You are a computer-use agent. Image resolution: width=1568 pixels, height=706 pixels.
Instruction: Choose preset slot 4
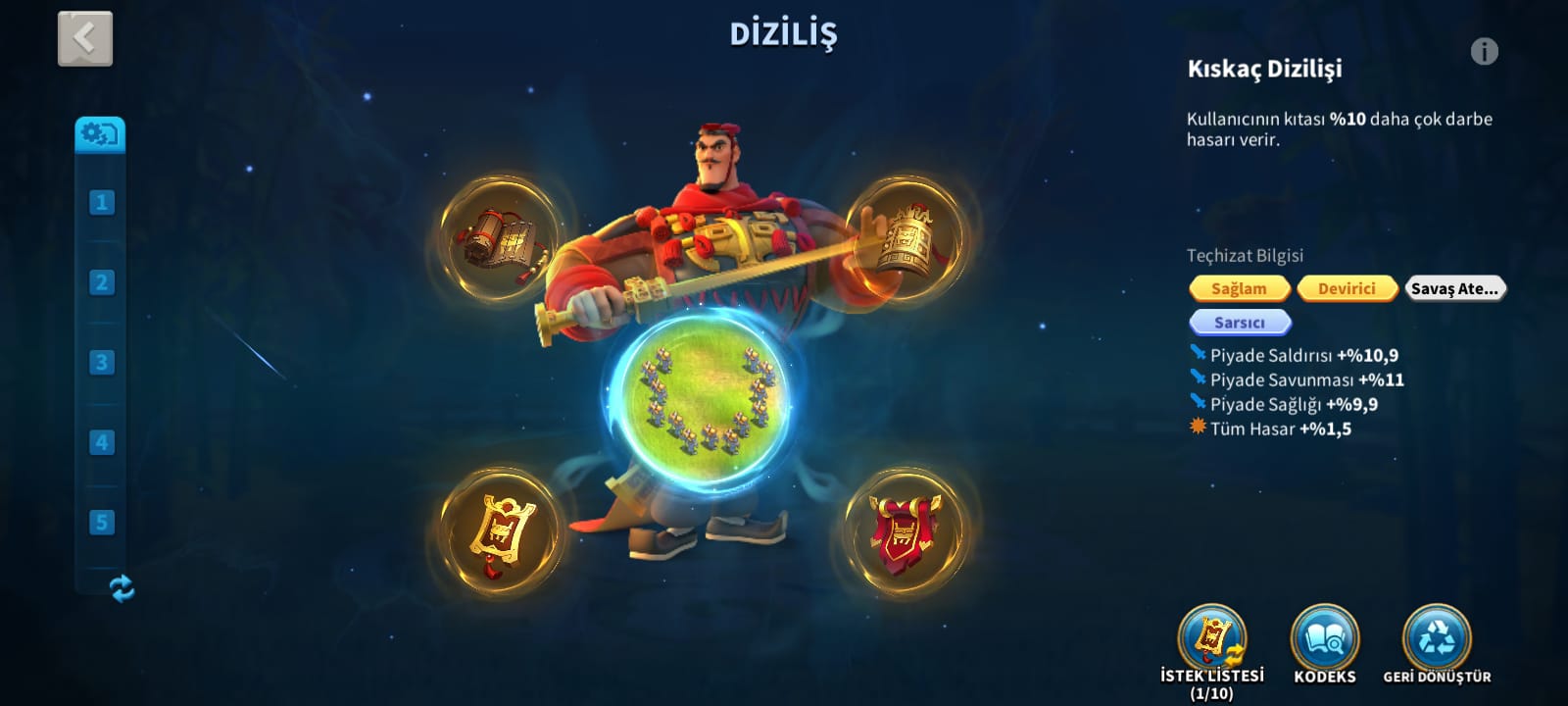(x=101, y=442)
